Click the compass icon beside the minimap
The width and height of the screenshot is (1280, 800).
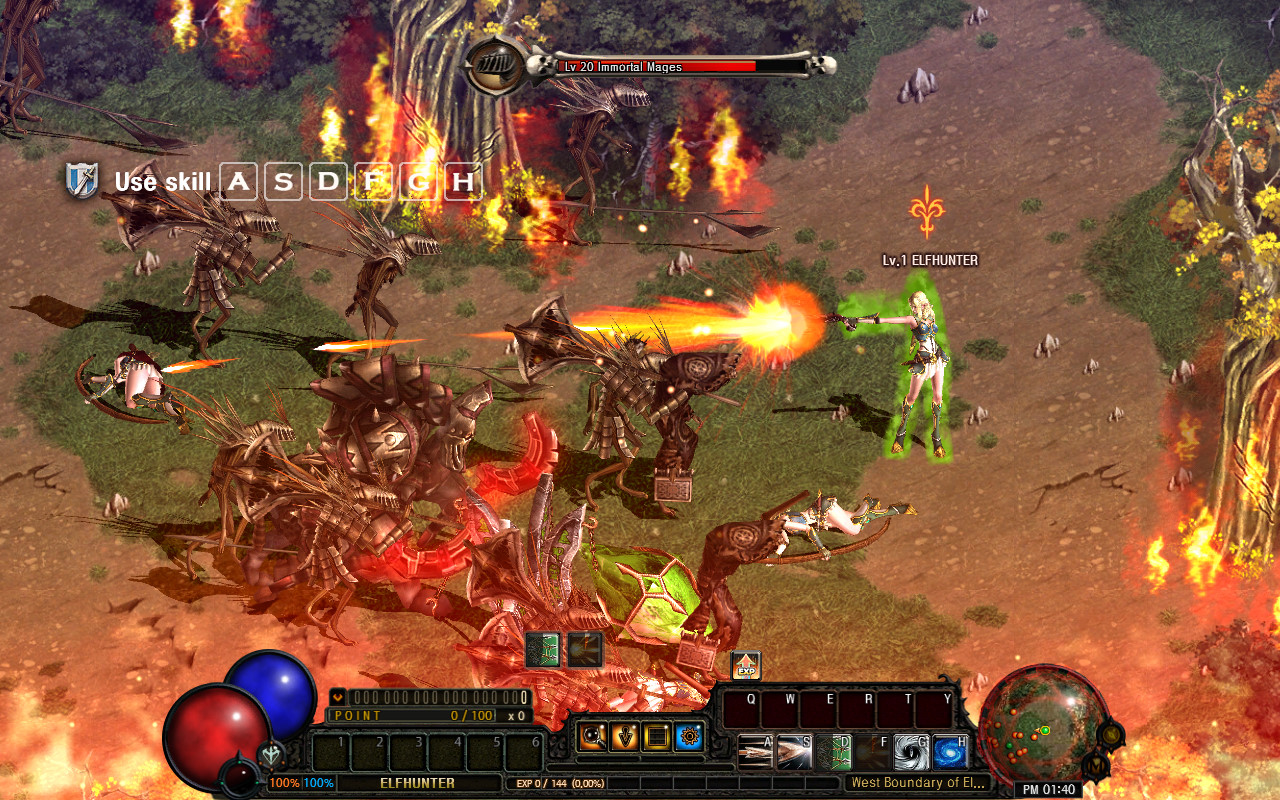[1111, 735]
